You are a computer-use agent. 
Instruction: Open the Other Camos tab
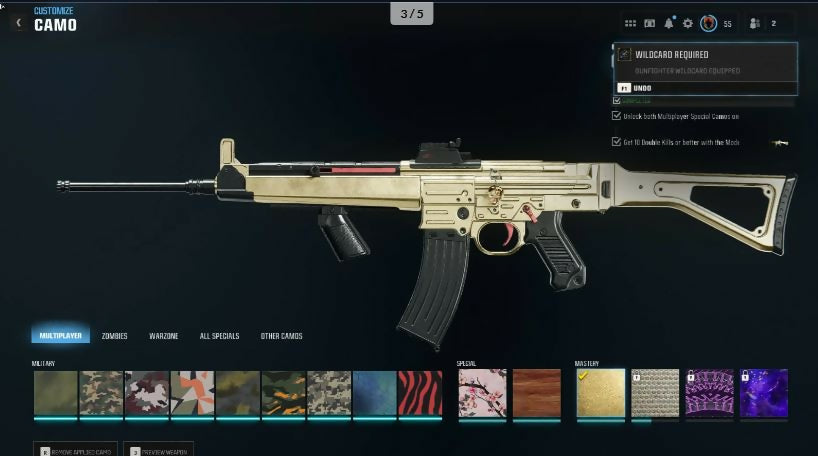[x=281, y=336]
